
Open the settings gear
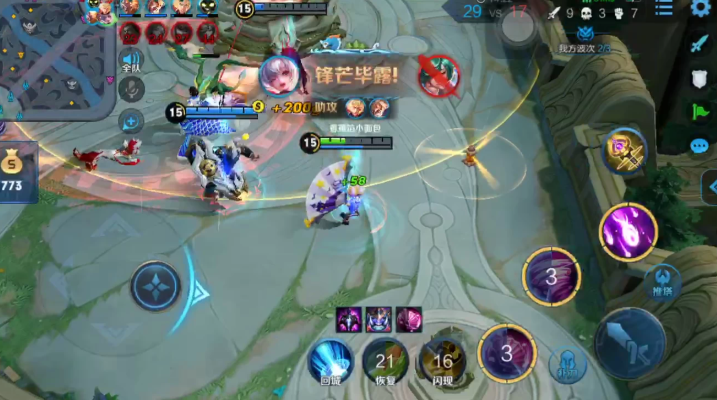pos(700,9)
